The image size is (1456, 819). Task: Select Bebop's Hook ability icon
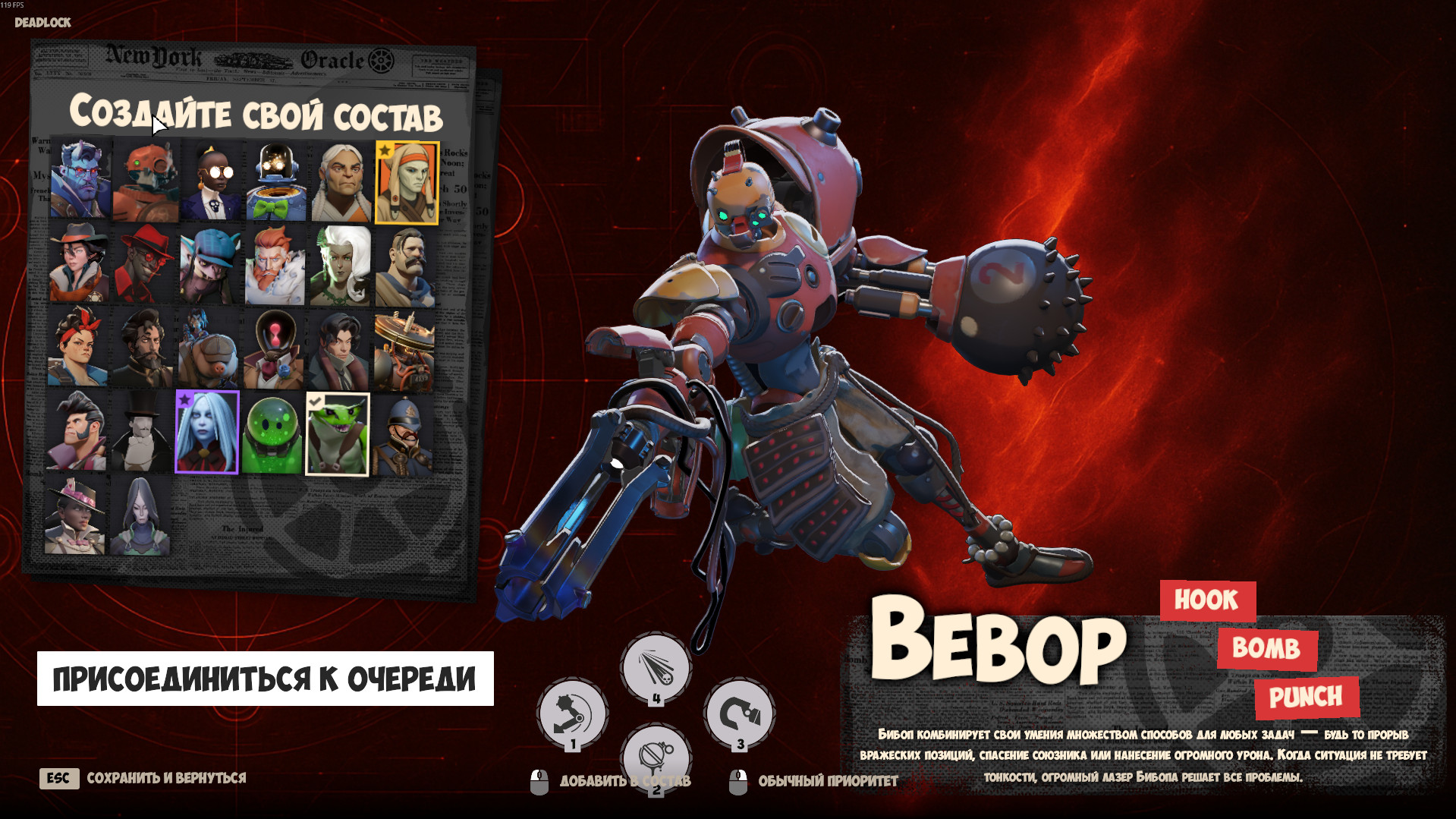pyautogui.click(x=573, y=712)
